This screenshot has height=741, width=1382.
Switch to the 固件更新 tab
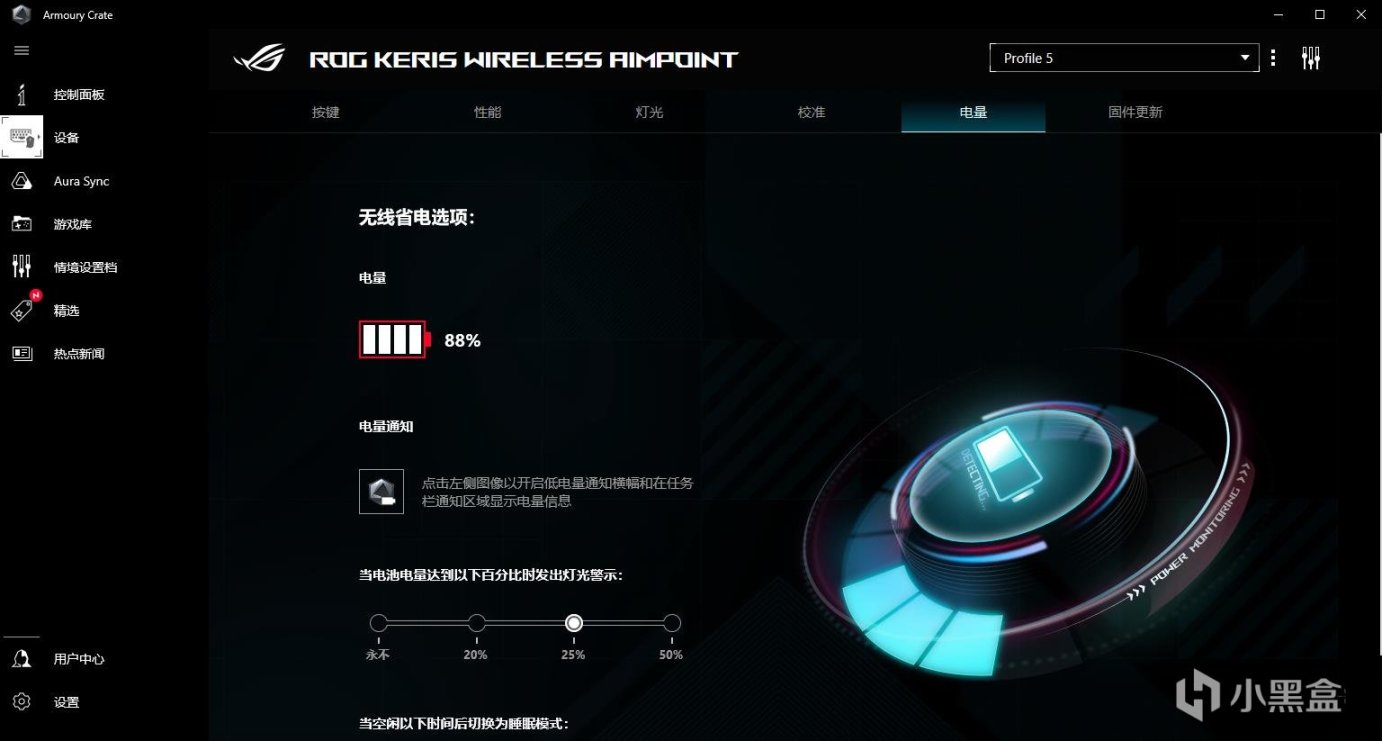1135,112
